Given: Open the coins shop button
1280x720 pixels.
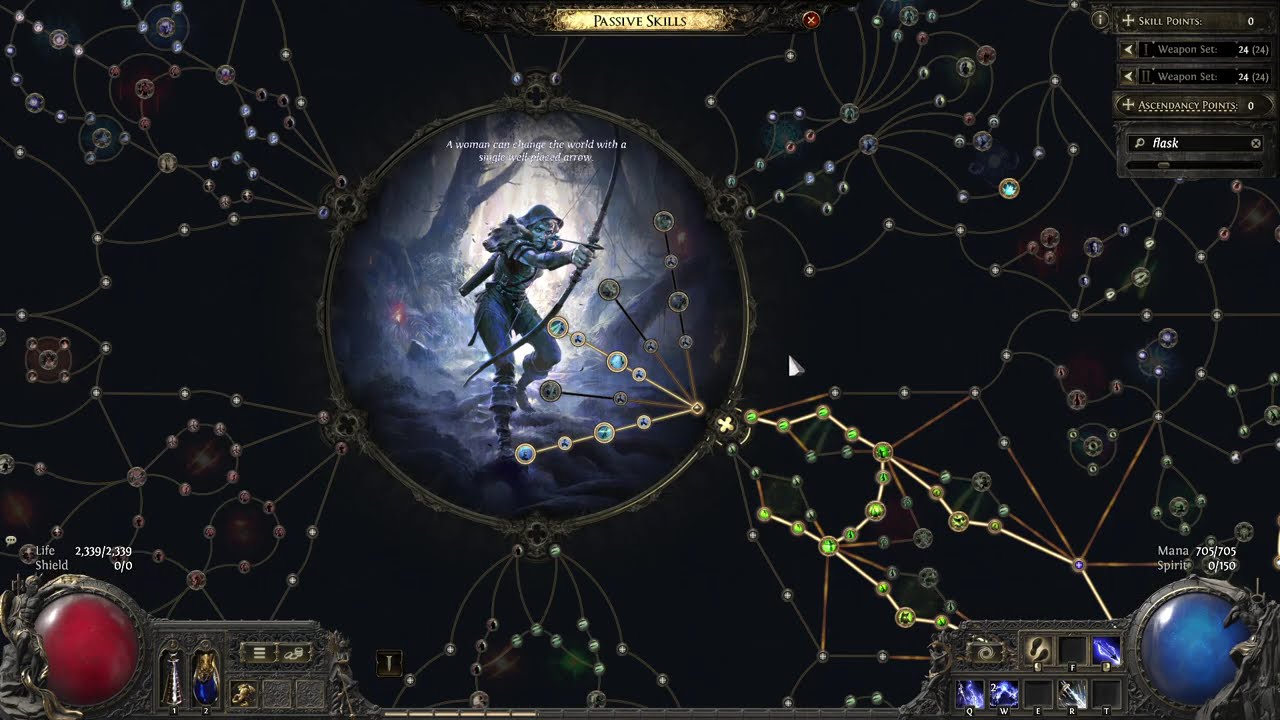Looking at the screenshot, I should 295,653.
